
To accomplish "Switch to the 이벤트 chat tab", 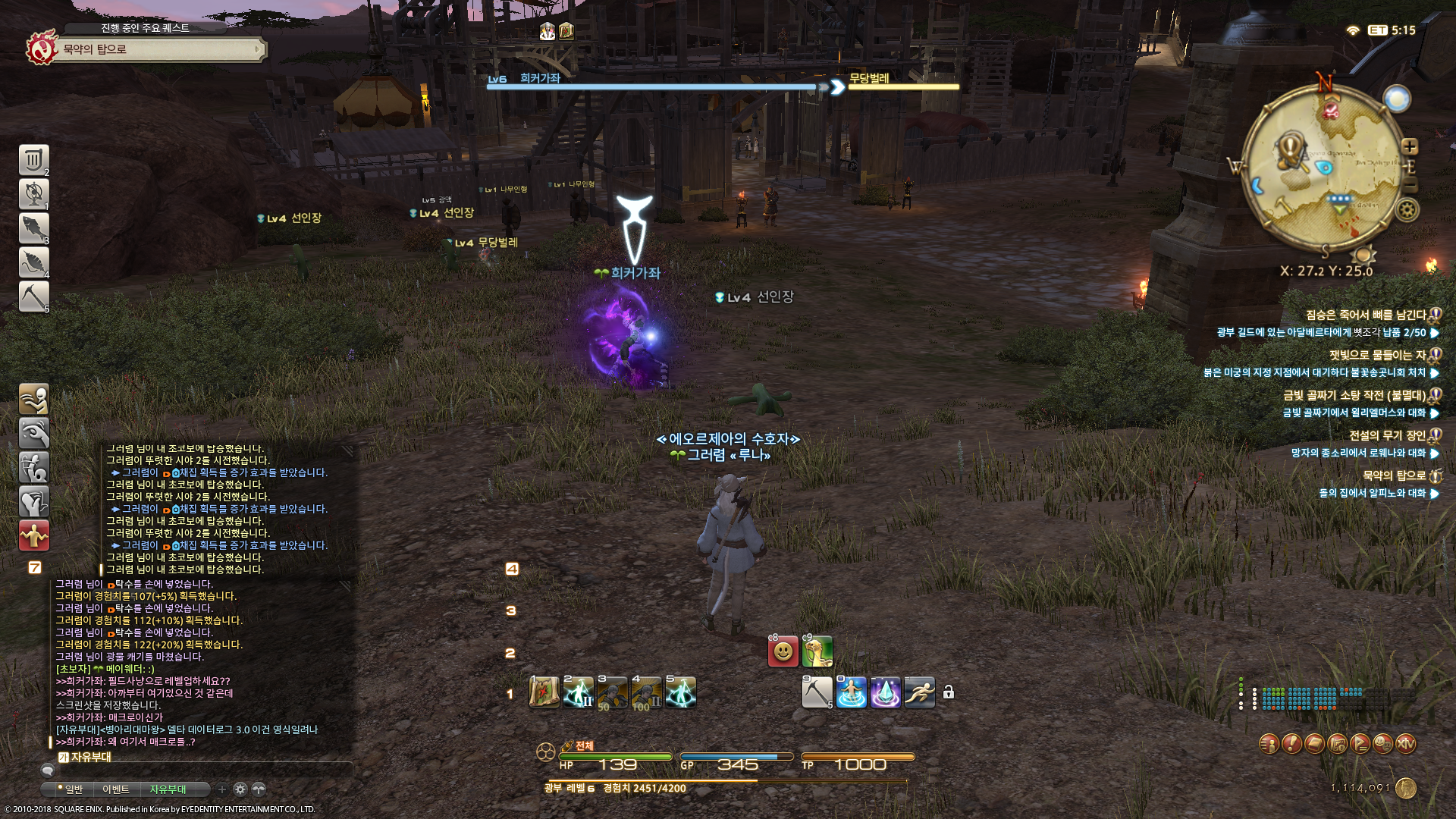I will click(x=116, y=789).
